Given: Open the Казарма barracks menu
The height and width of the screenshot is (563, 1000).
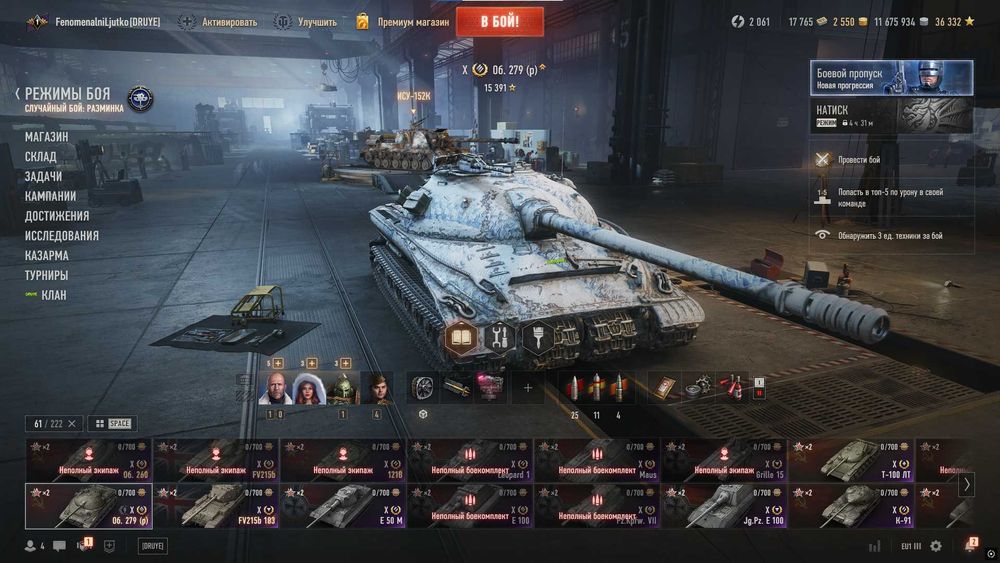Looking at the screenshot, I should coord(46,255).
